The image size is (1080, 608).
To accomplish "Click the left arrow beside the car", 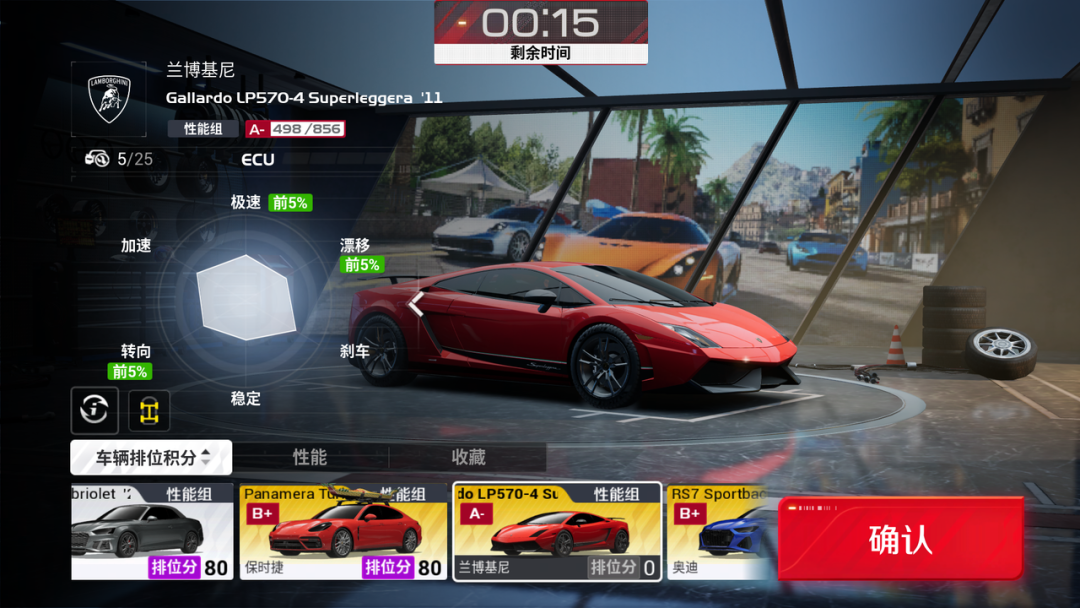I will pos(416,304).
